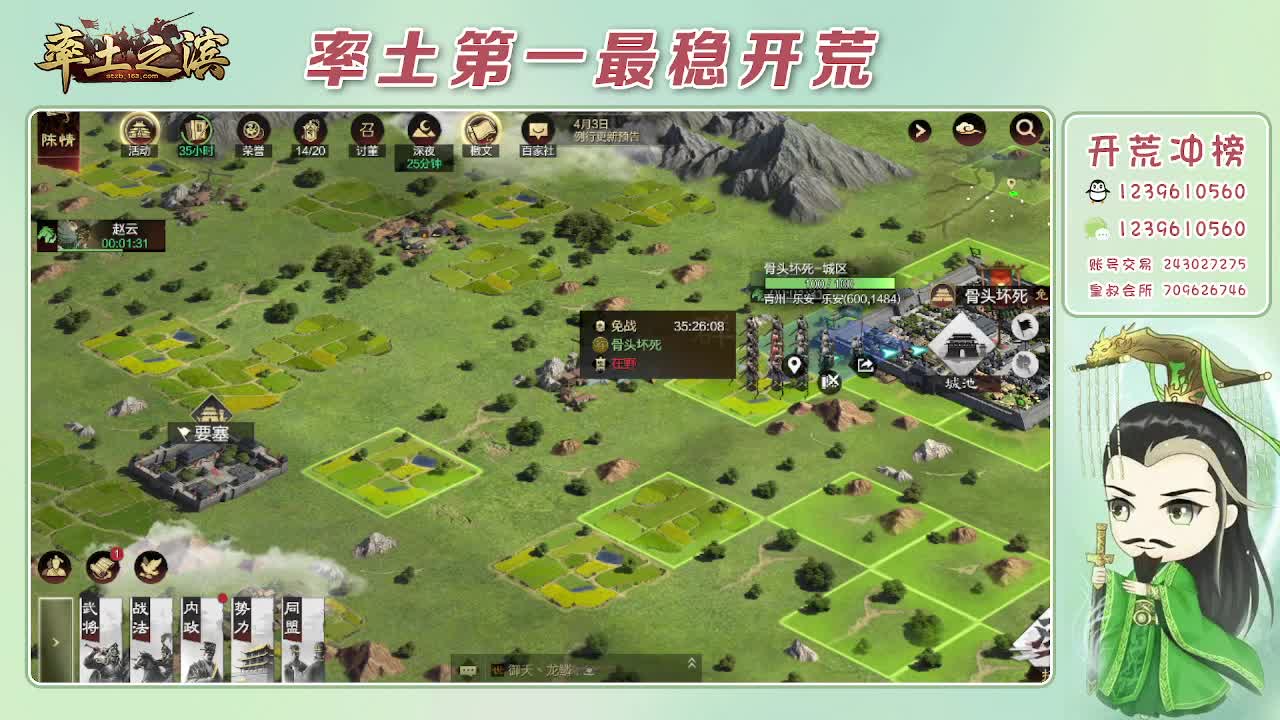Open the 百家社 message icon
The image size is (1280, 720).
pos(537,130)
